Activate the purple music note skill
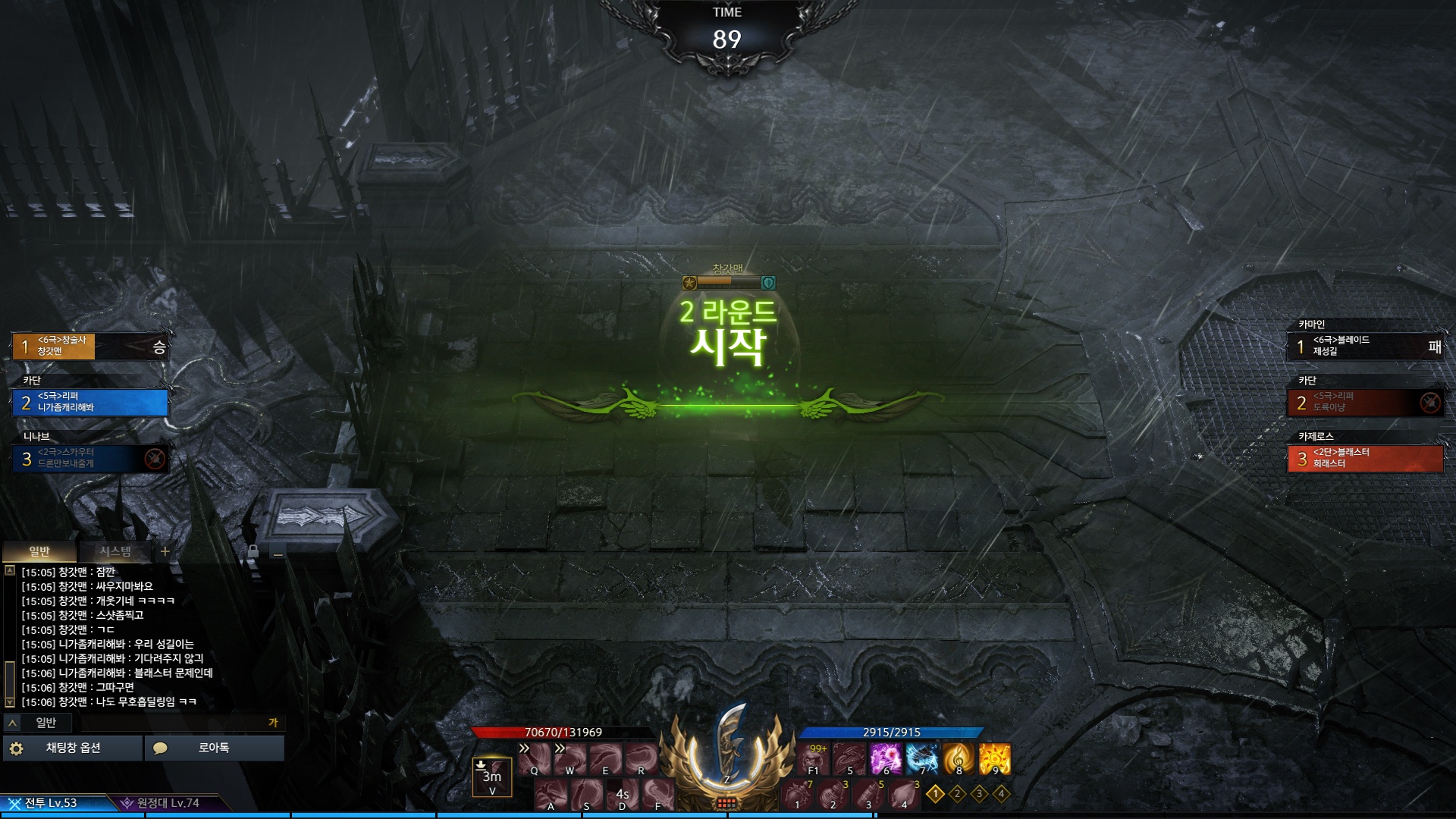Viewport: 1456px width, 819px height. click(x=885, y=758)
